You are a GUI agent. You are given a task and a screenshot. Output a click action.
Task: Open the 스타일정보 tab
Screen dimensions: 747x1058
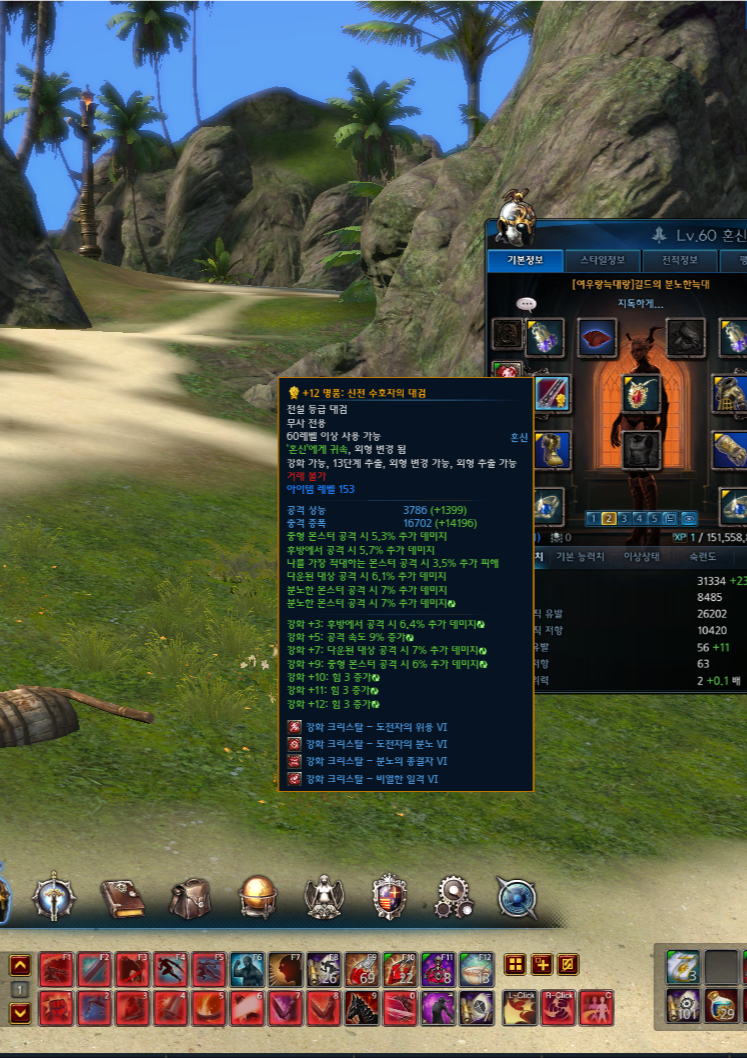pyautogui.click(x=603, y=262)
